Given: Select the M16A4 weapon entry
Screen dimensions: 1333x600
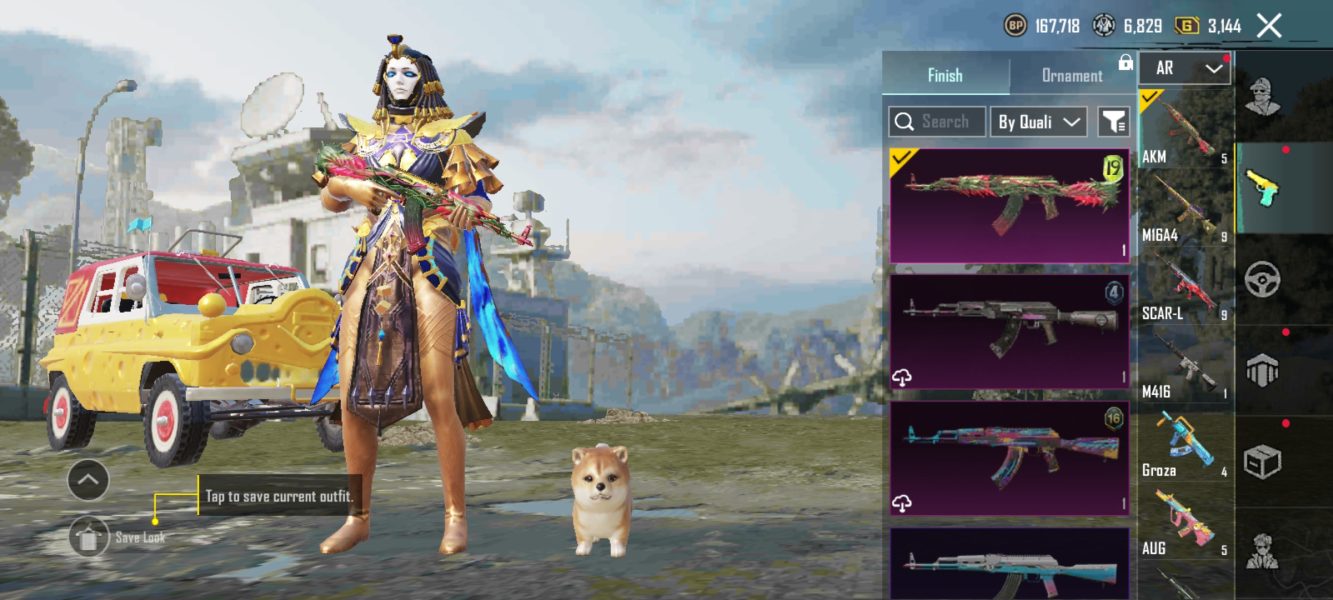Looking at the screenshot, I should pyautogui.click(x=1185, y=207).
